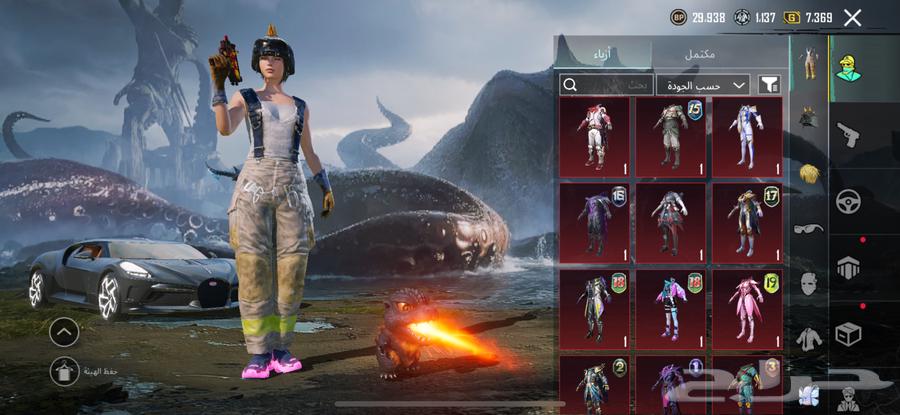Expand the up-arrow circle button
This screenshot has width=900, height=415.
pyautogui.click(x=63, y=331)
